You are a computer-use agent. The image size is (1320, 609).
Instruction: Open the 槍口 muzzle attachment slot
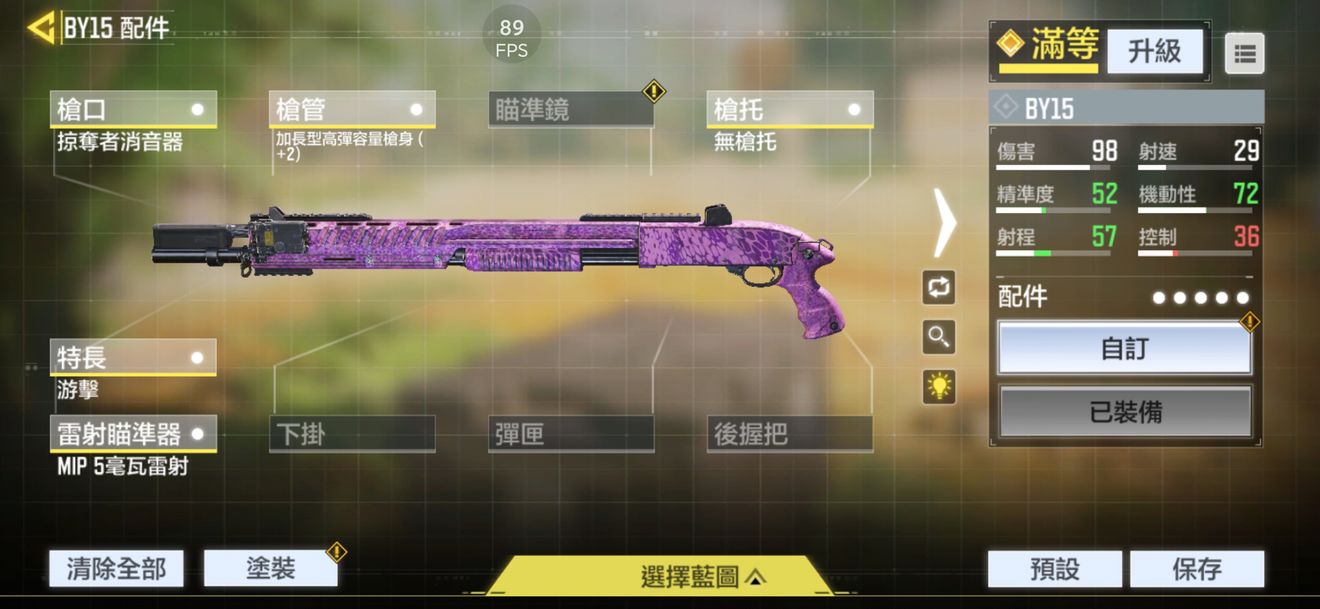click(x=133, y=110)
